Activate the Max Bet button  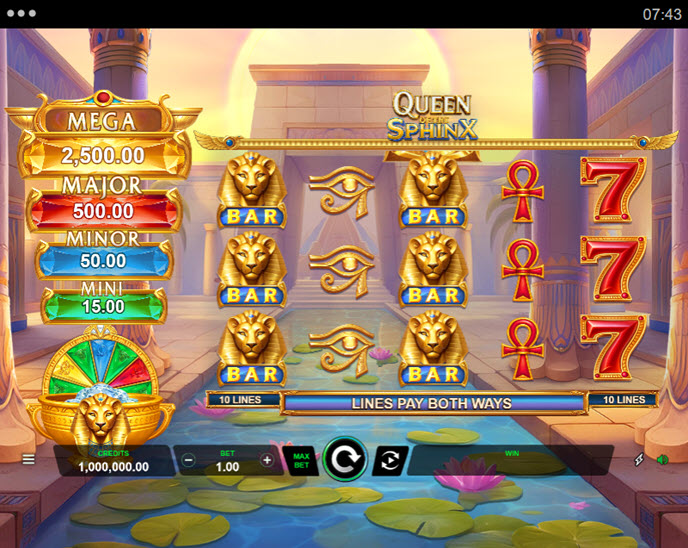(x=300, y=460)
